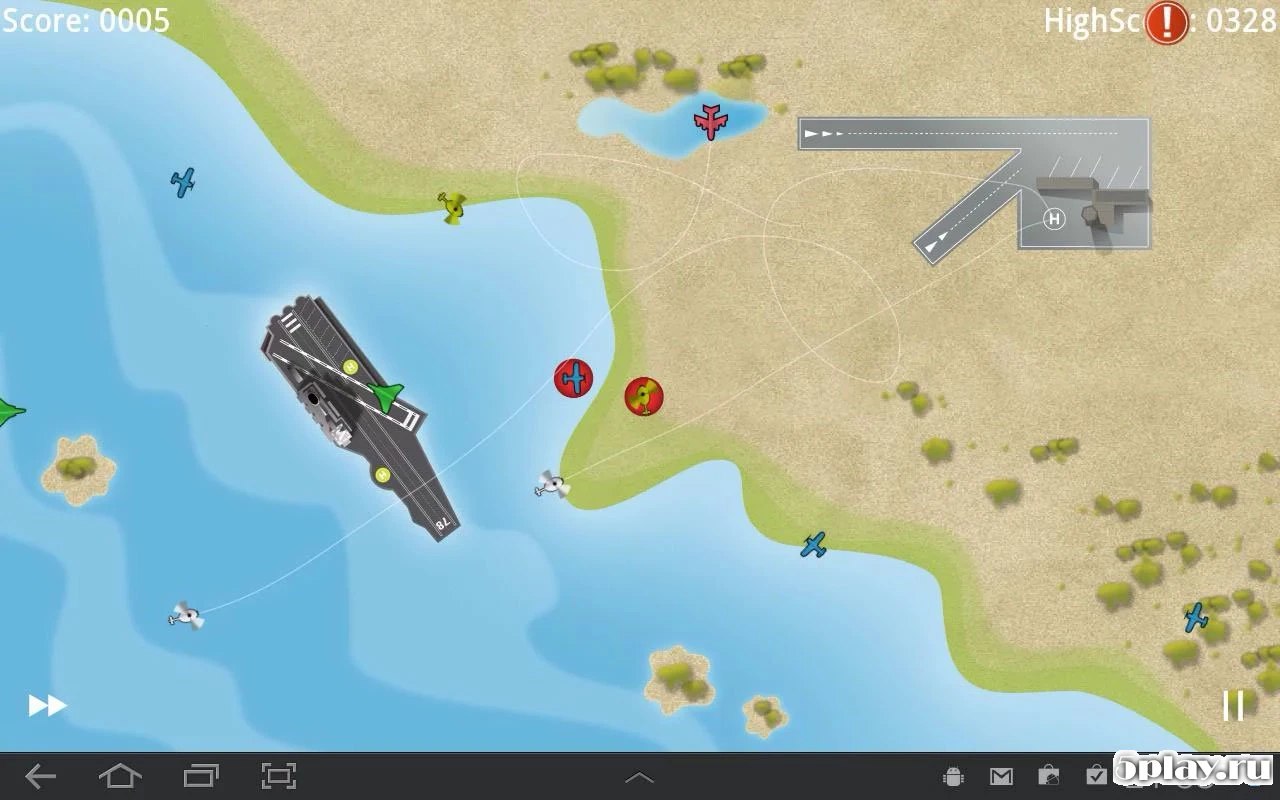Click the helicopter near the shoreline
Viewport: 1280px width, 800px height.
pos(553,485)
